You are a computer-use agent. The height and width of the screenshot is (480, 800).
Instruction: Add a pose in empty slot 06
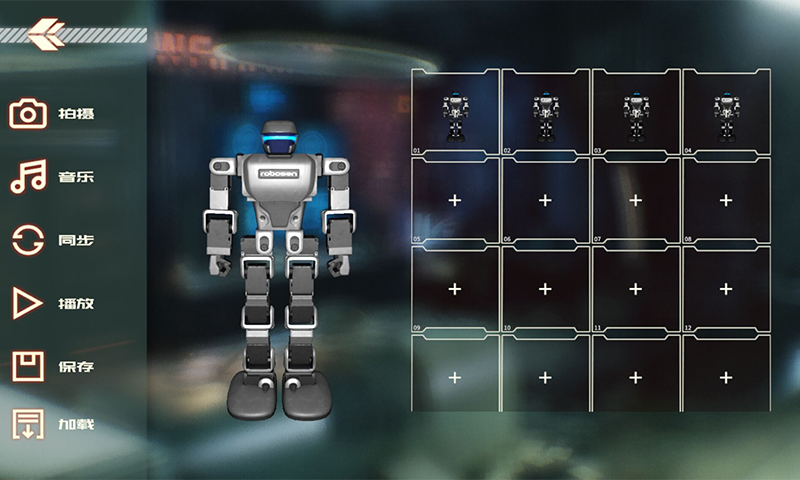pos(545,201)
